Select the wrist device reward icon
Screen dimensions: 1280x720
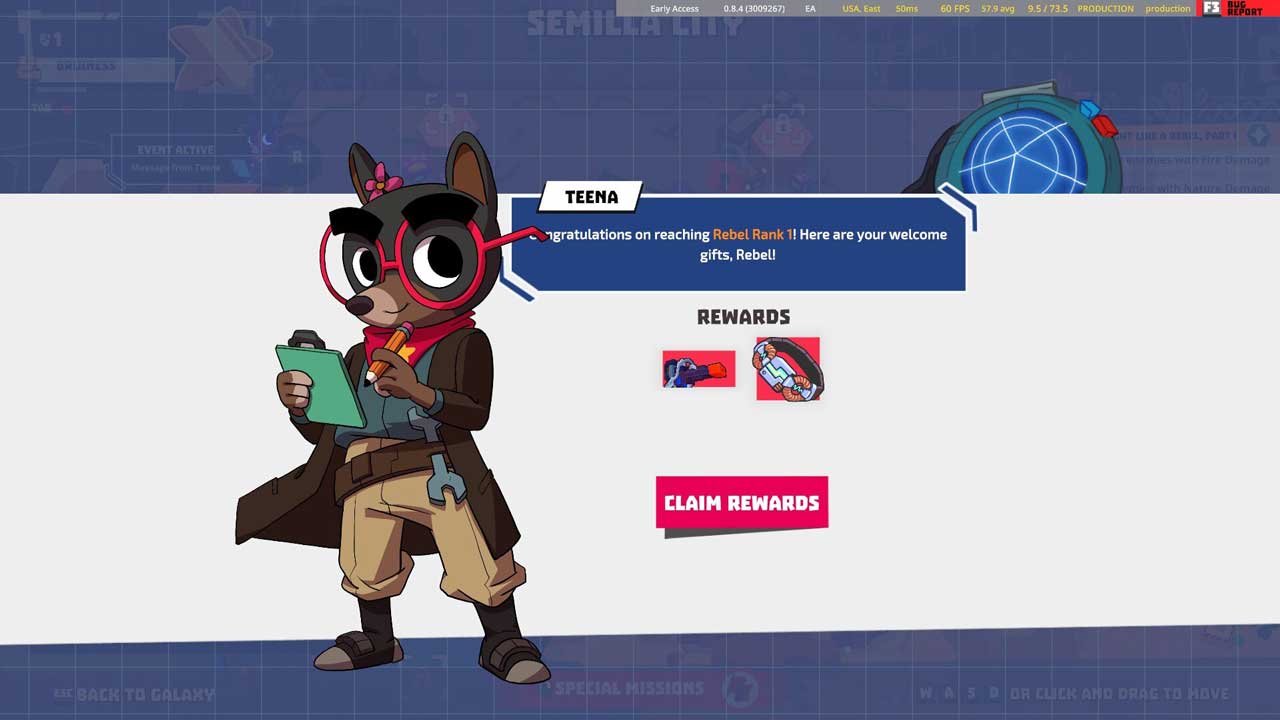[788, 369]
